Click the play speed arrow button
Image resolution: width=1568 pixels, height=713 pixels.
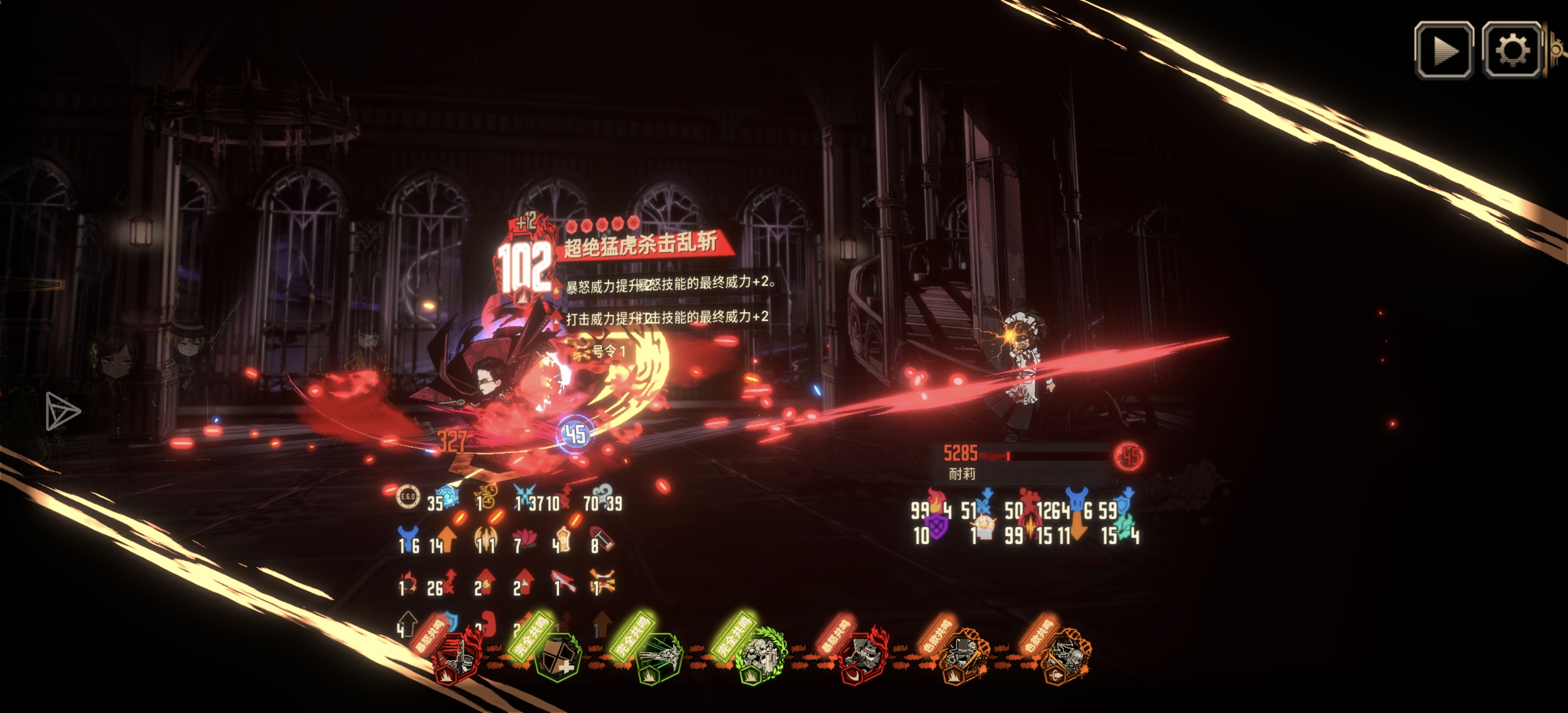1443,50
